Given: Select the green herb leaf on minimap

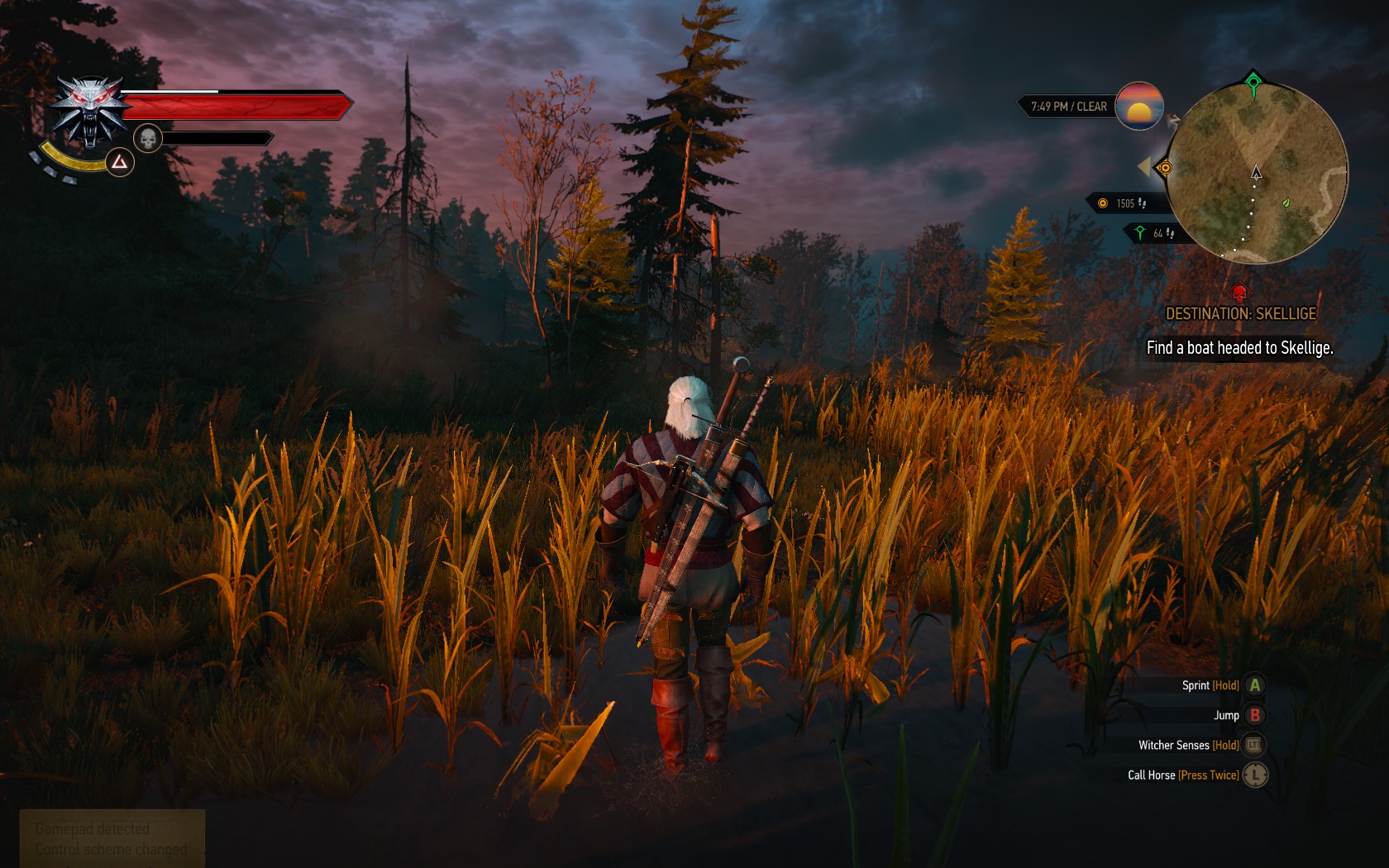Looking at the screenshot, I should (1286, 203).
